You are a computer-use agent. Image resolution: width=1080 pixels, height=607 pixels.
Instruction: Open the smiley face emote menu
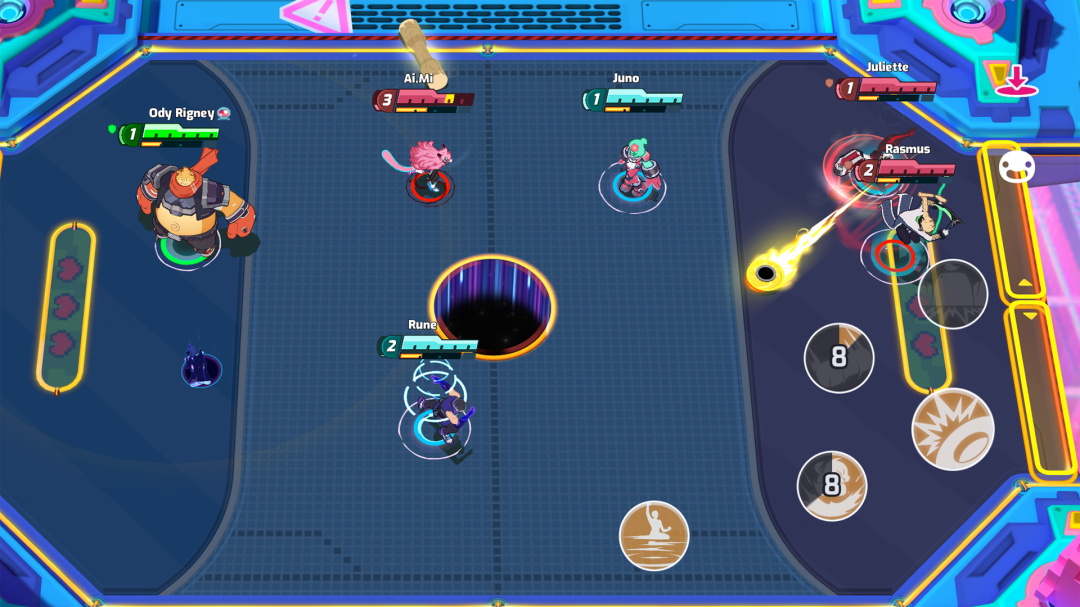[x=1016, y=167]
